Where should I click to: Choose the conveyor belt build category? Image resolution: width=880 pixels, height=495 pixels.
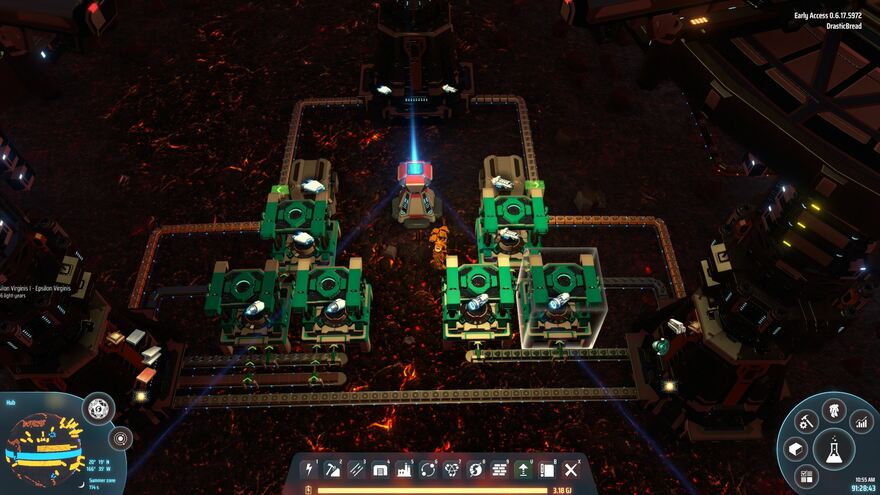357,469
